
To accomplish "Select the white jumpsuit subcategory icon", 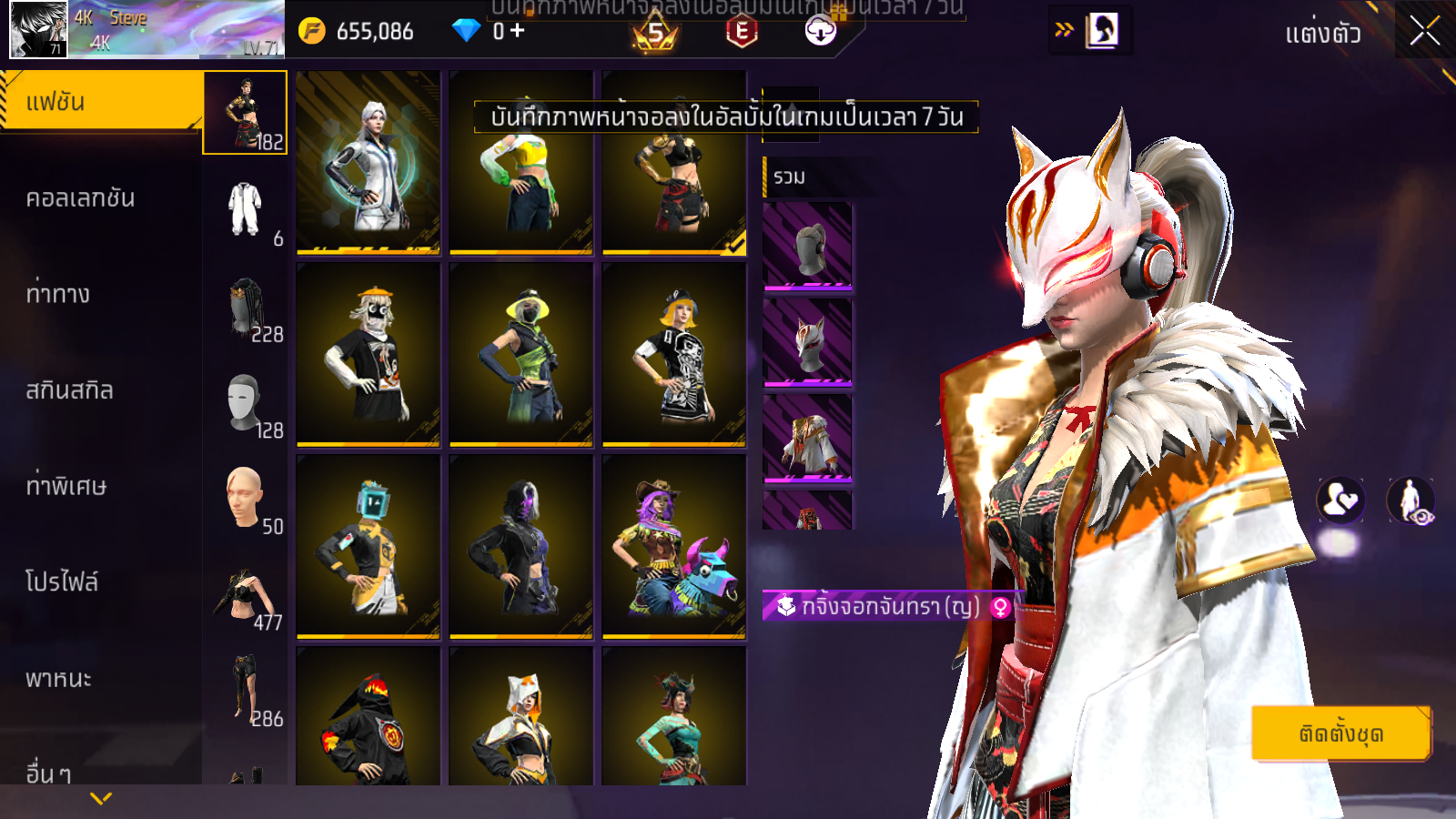I will tap(245, 209).
